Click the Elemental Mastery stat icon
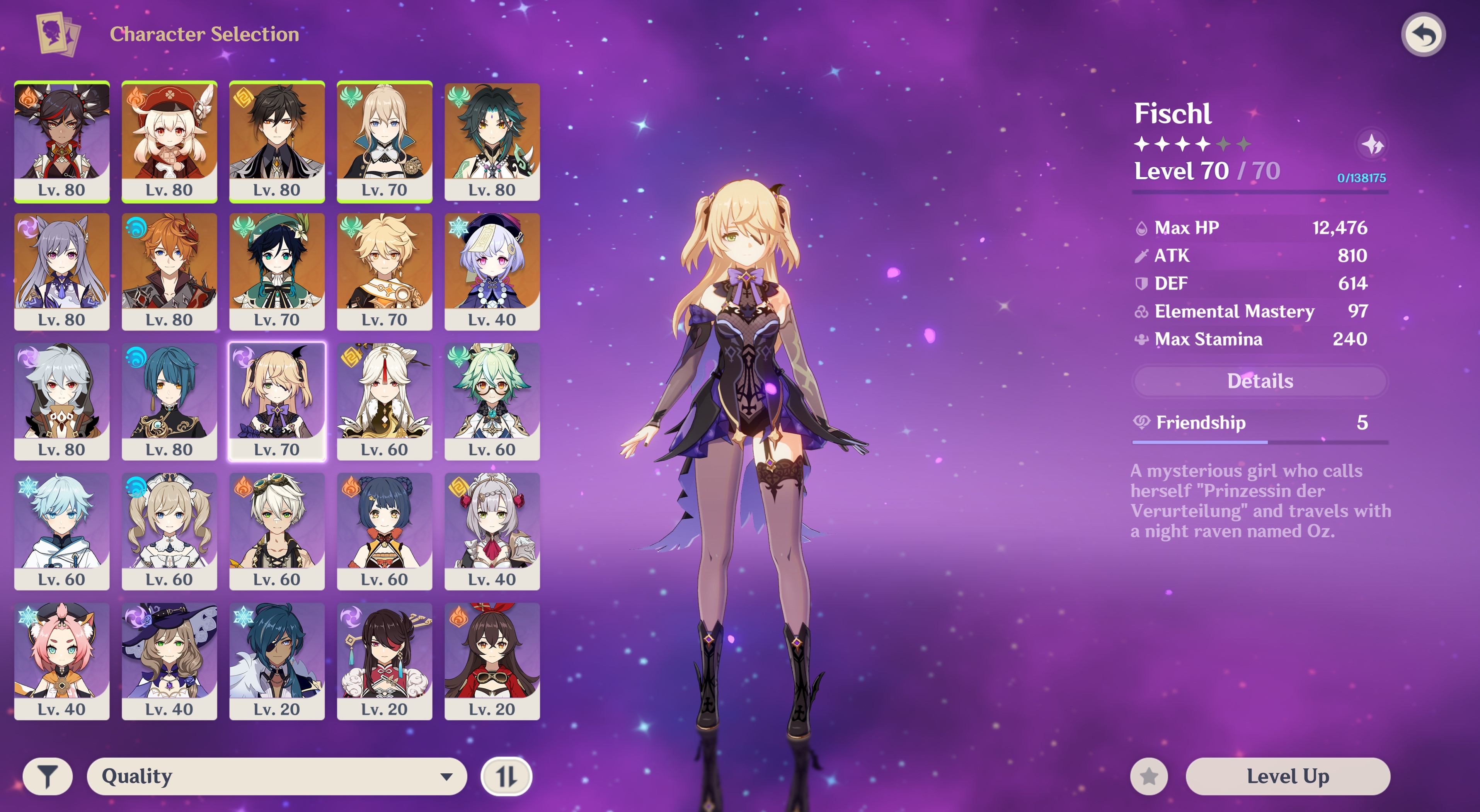The image size is (1480, 812). (x=1143, y=312)
